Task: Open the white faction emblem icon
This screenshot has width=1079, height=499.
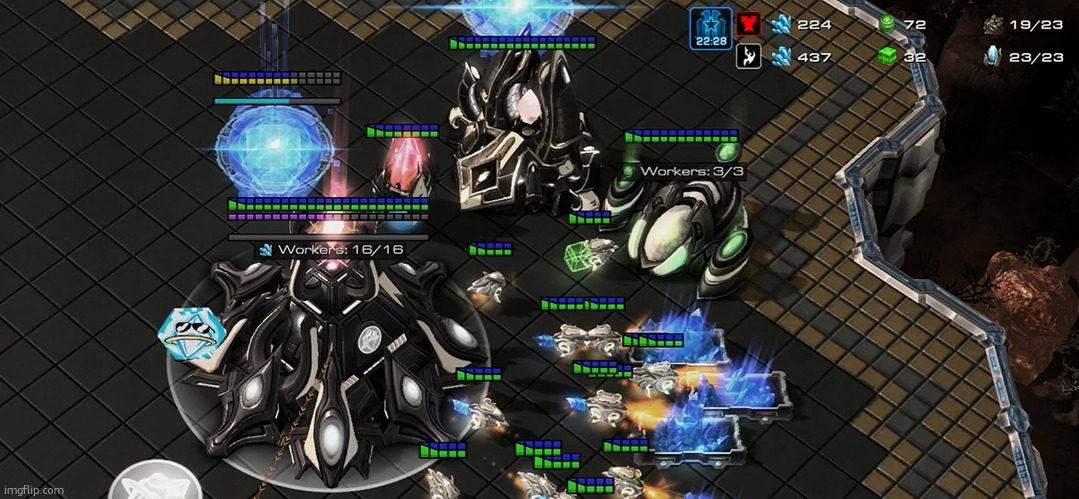Action: pos(748,57)
